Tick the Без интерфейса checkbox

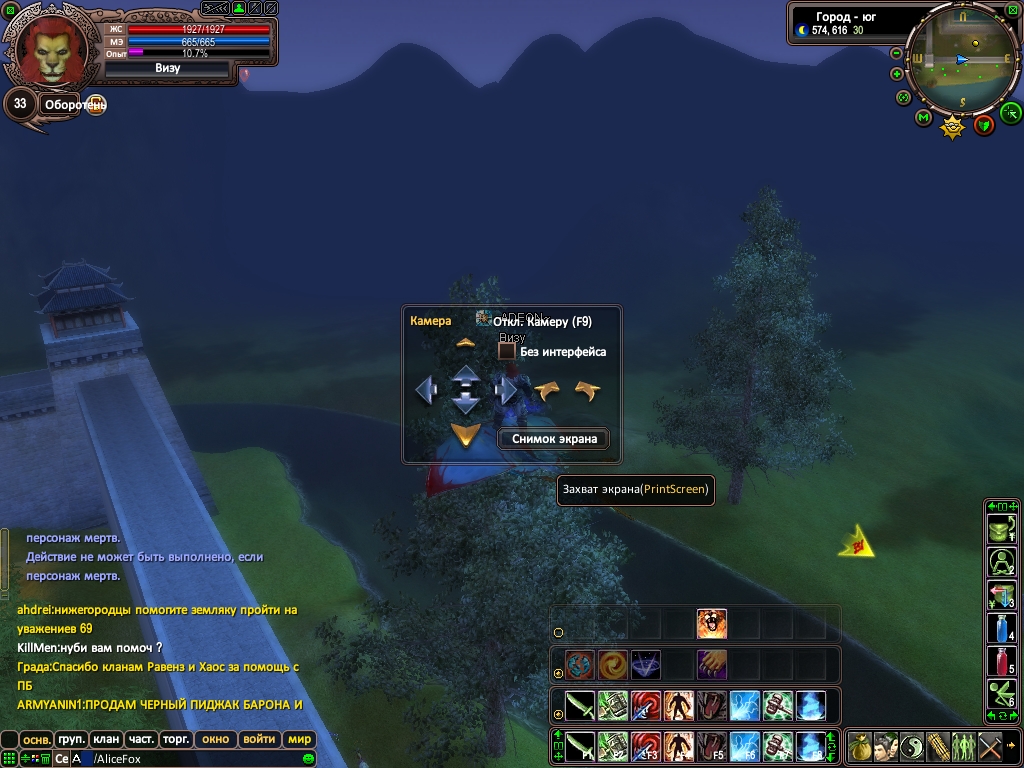point(507,351)
